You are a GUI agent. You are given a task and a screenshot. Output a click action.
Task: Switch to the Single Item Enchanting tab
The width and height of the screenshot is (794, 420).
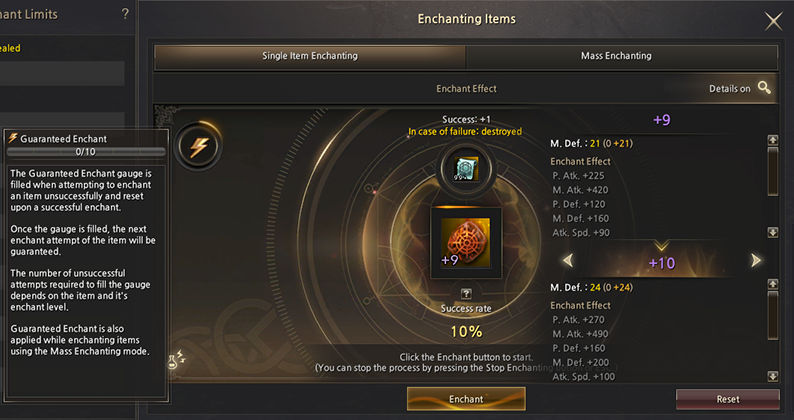[310, 56]
